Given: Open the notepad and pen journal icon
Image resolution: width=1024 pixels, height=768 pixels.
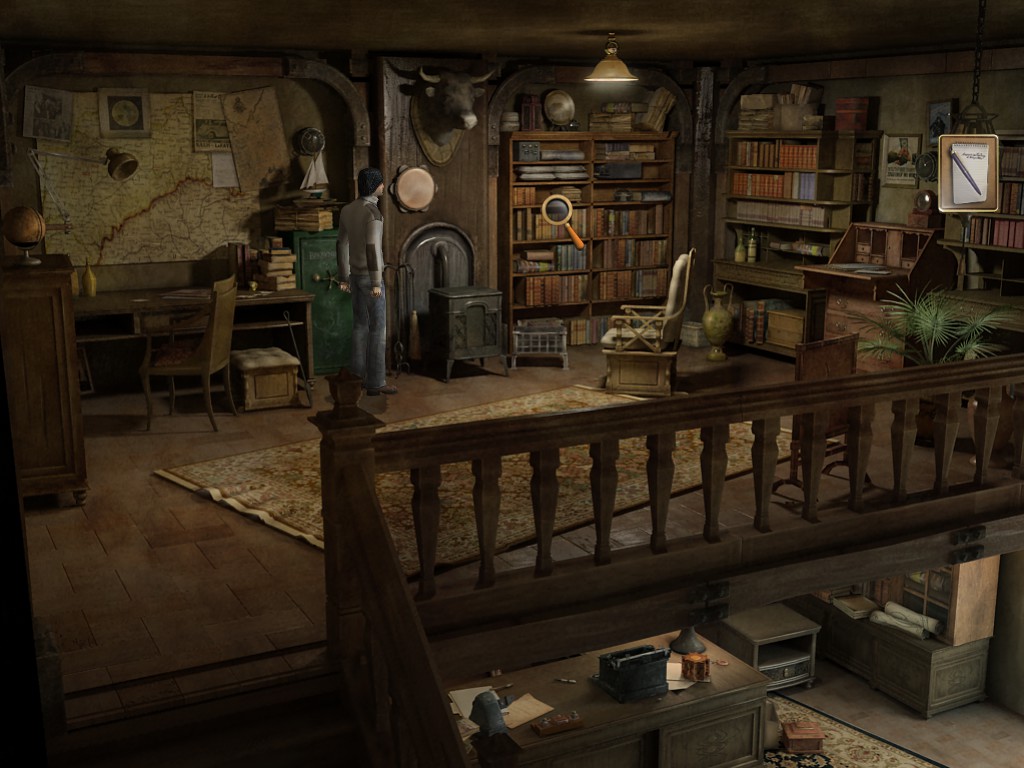Looking at the screenshot, I should click(967, 172).
